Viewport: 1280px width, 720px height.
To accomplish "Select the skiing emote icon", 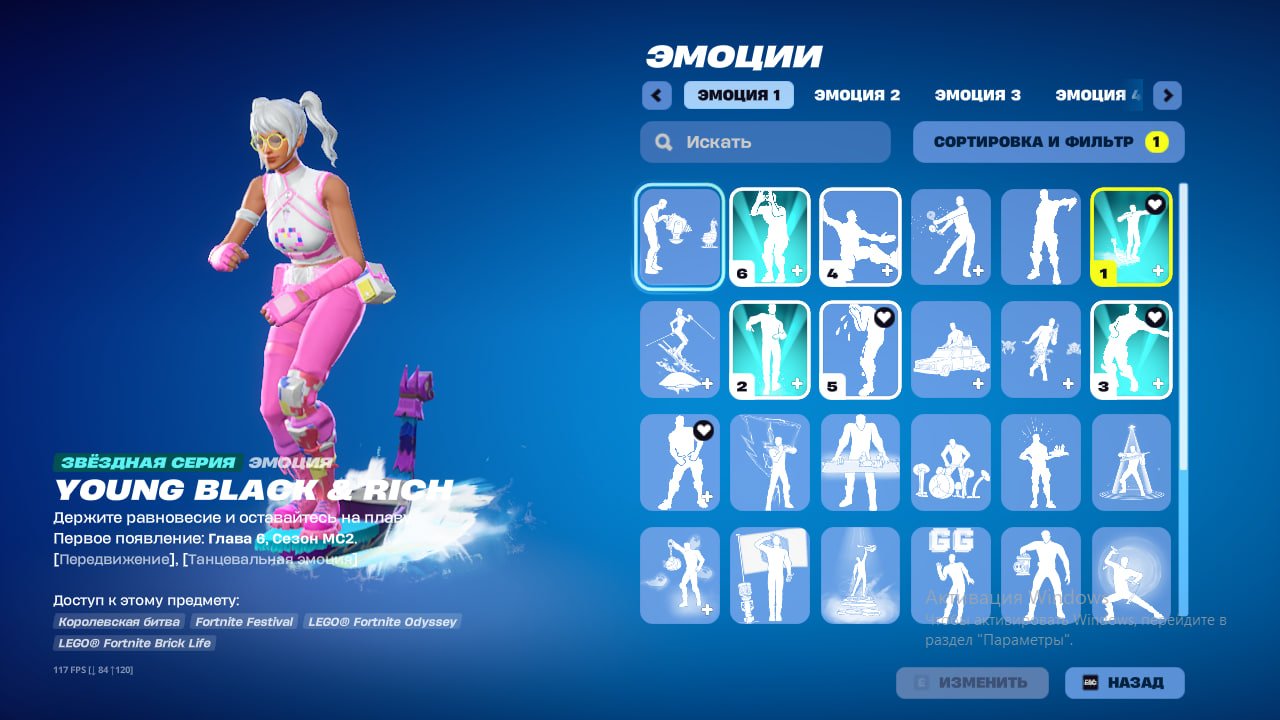I will coord(679,350).
